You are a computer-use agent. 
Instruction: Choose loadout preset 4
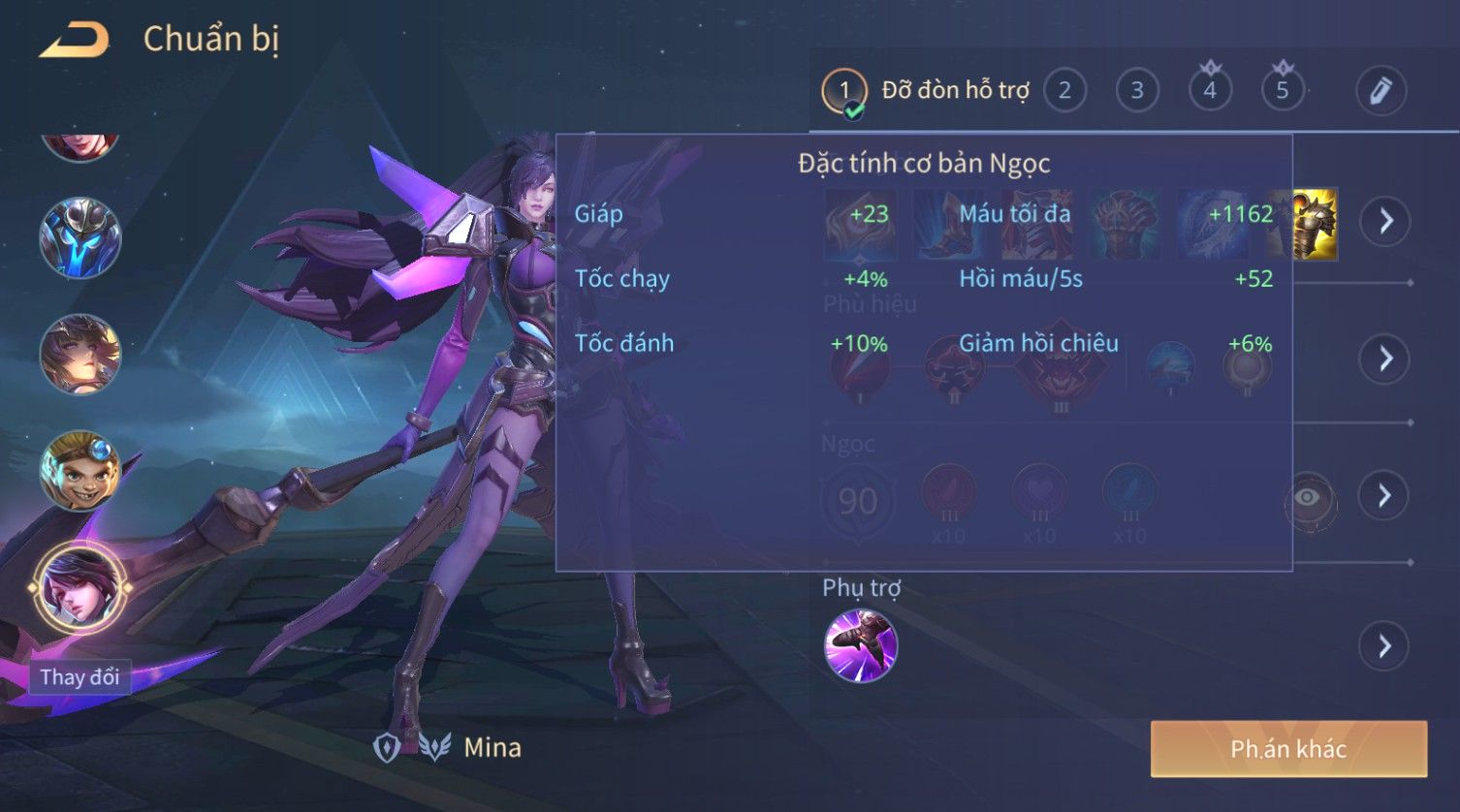coord(1210,91)
